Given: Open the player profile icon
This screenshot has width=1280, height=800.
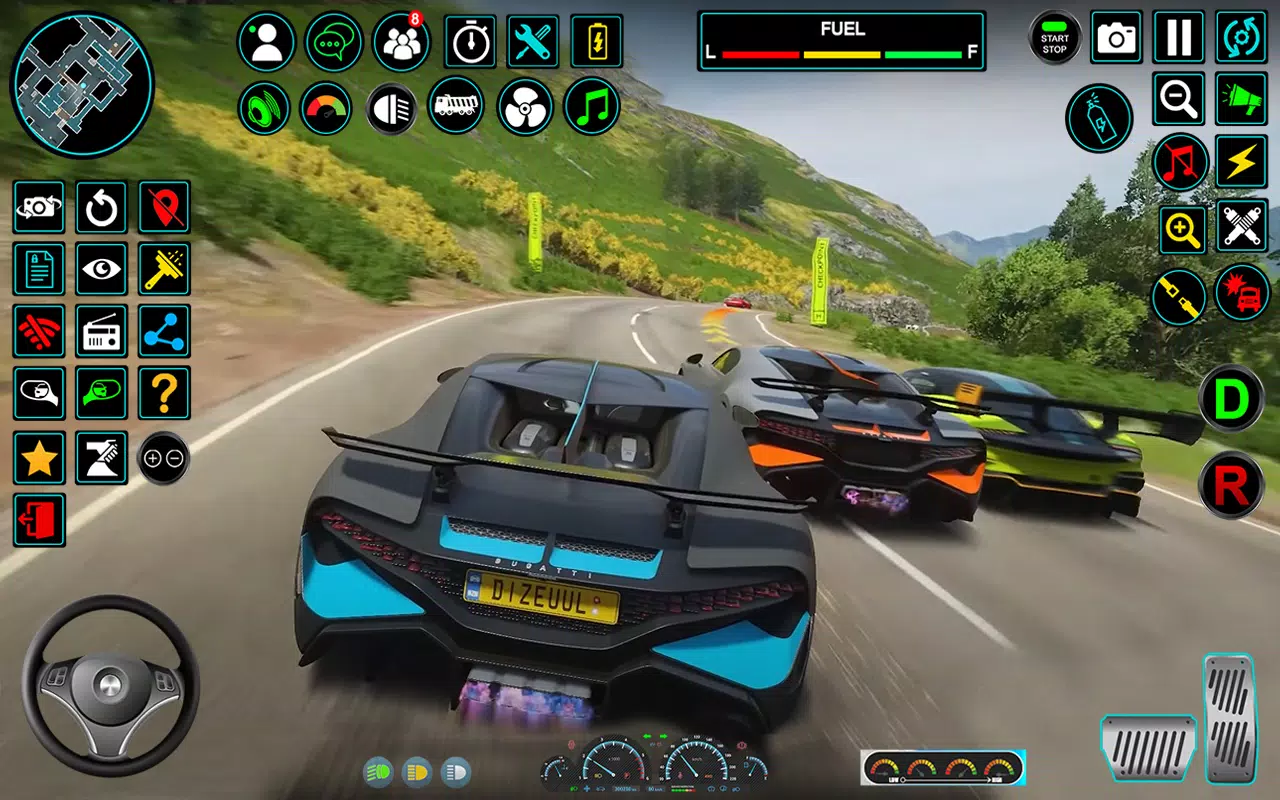Looking at the screenshot, I should click(265, 40).
